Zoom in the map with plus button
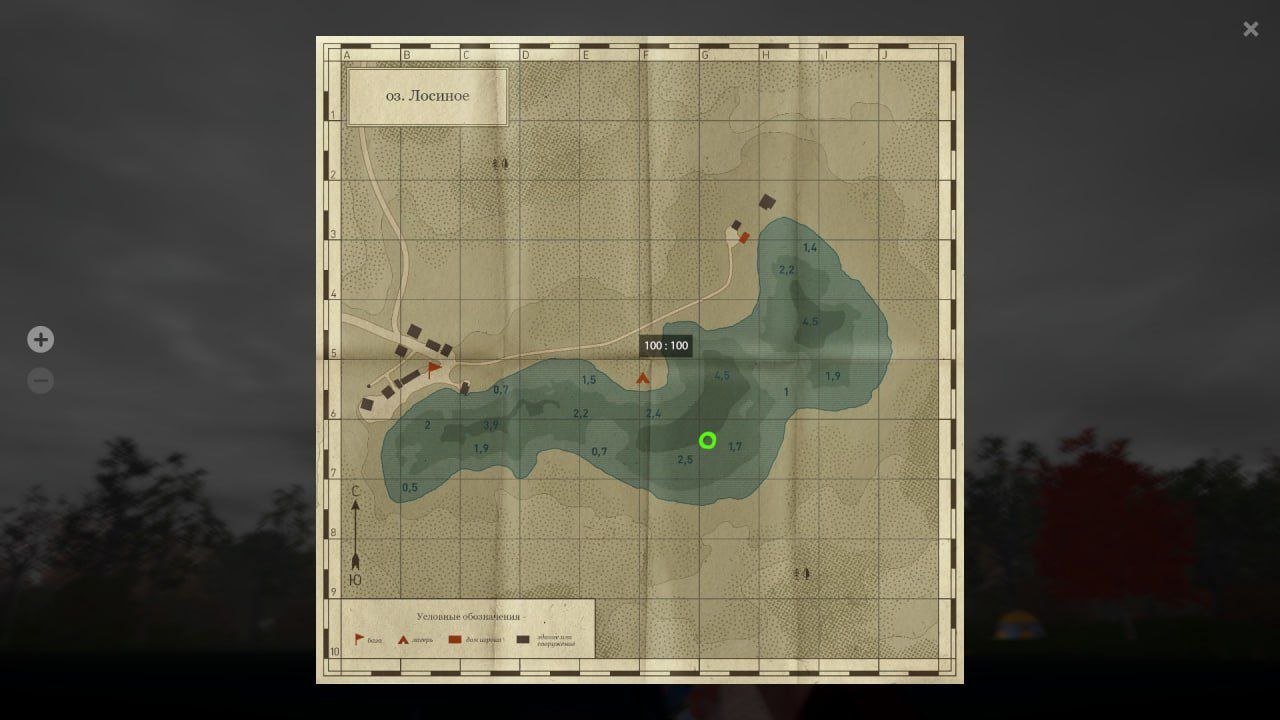Viewport: 1280px width, 720px height. pos(40,340)
